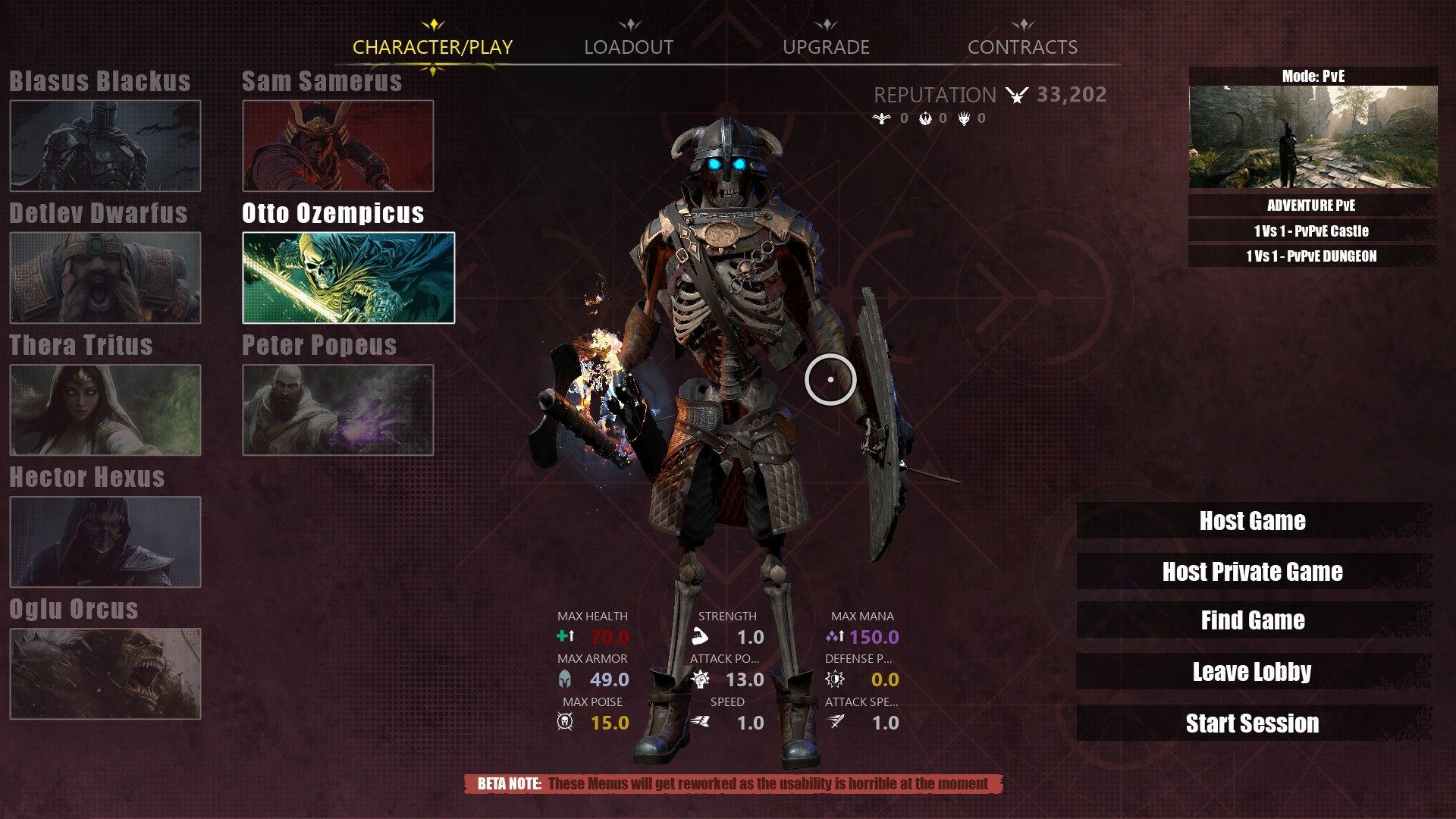Select Sam Samerus samurai portrait
The image size is (1456, 819).
pos(337,146)
